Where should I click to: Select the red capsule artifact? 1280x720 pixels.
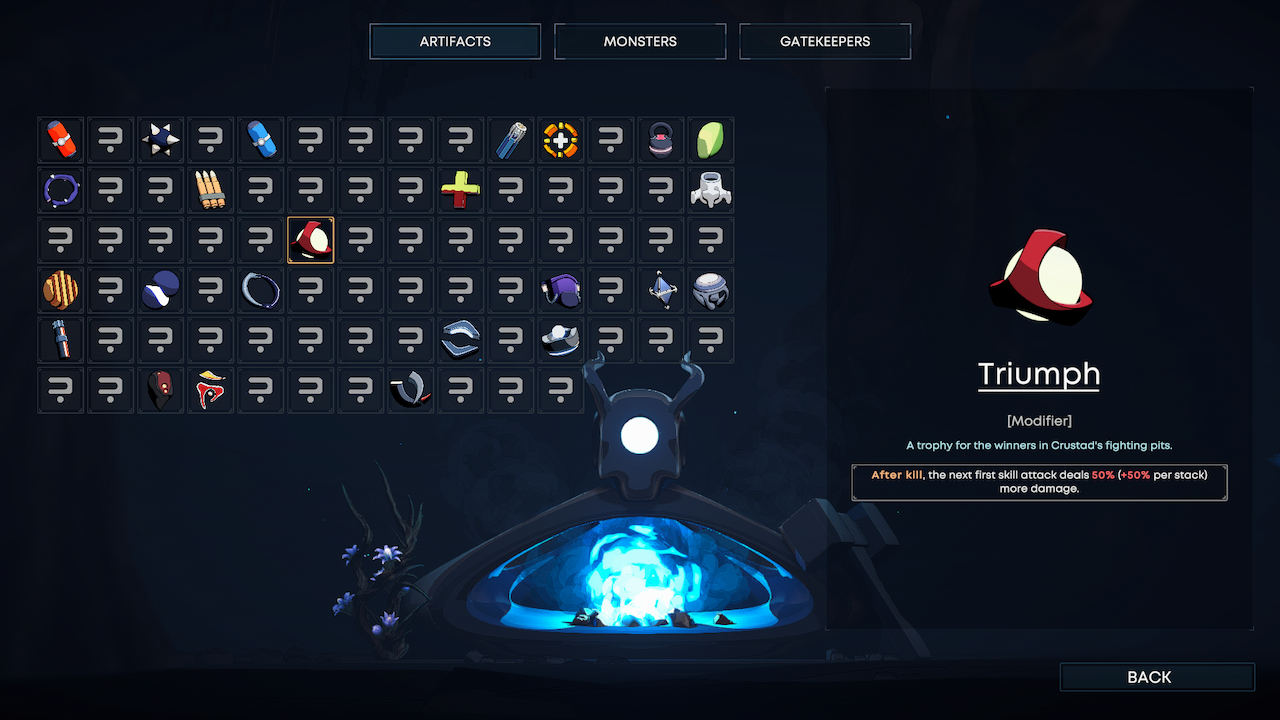pos(61,139)
